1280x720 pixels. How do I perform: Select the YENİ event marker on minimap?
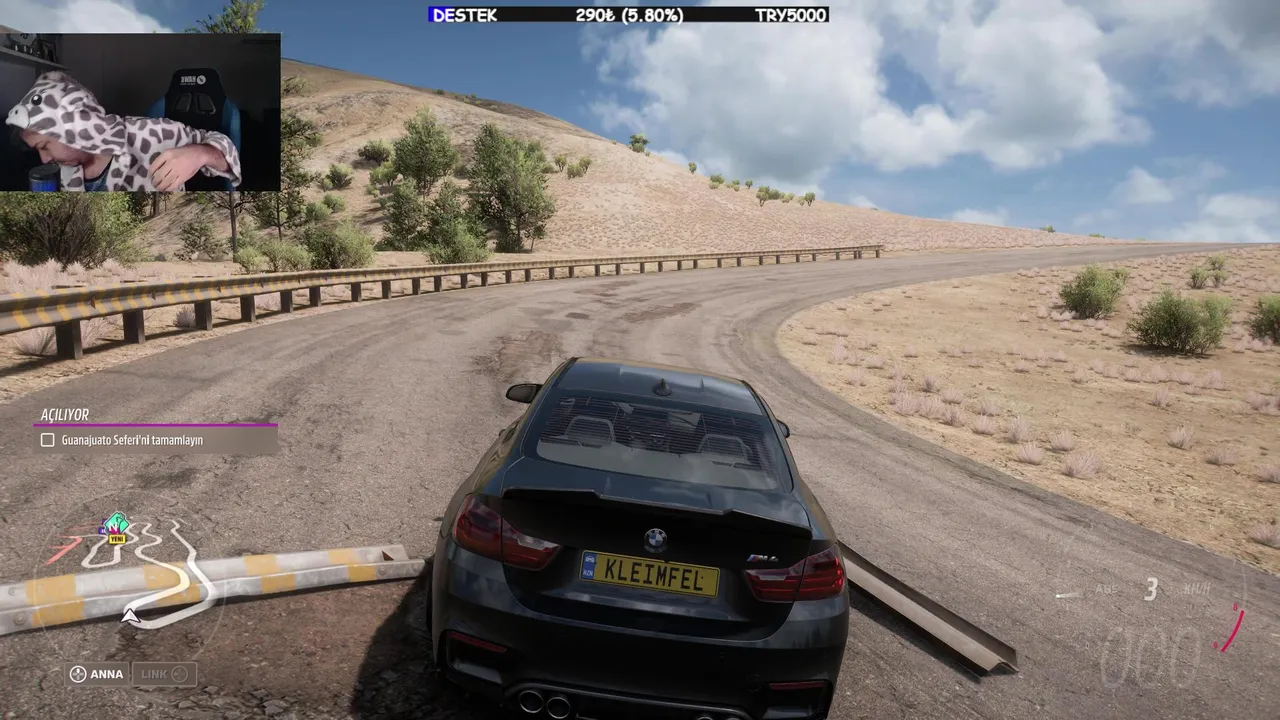point(116,528)
